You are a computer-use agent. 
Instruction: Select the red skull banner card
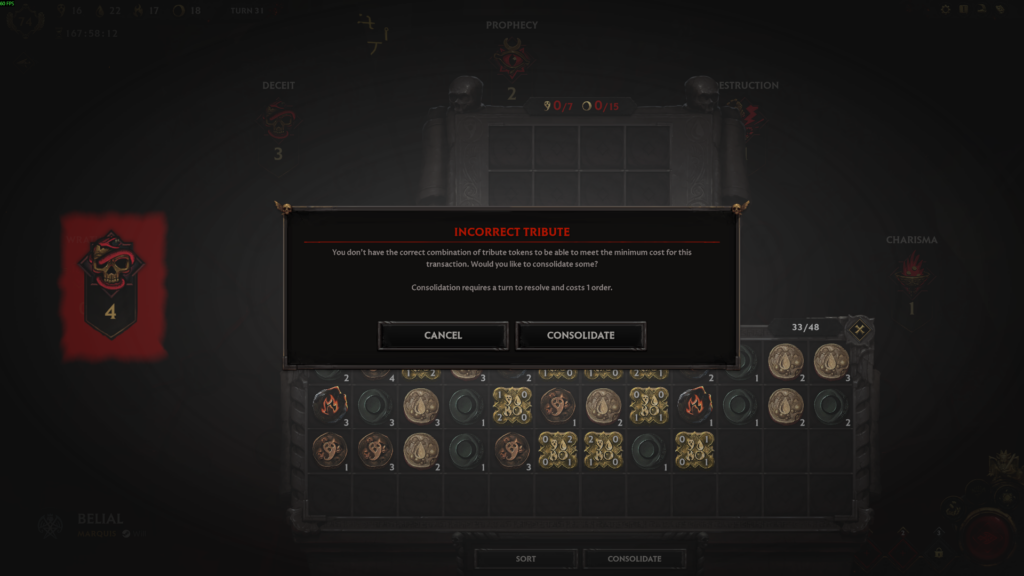point(112,287)
